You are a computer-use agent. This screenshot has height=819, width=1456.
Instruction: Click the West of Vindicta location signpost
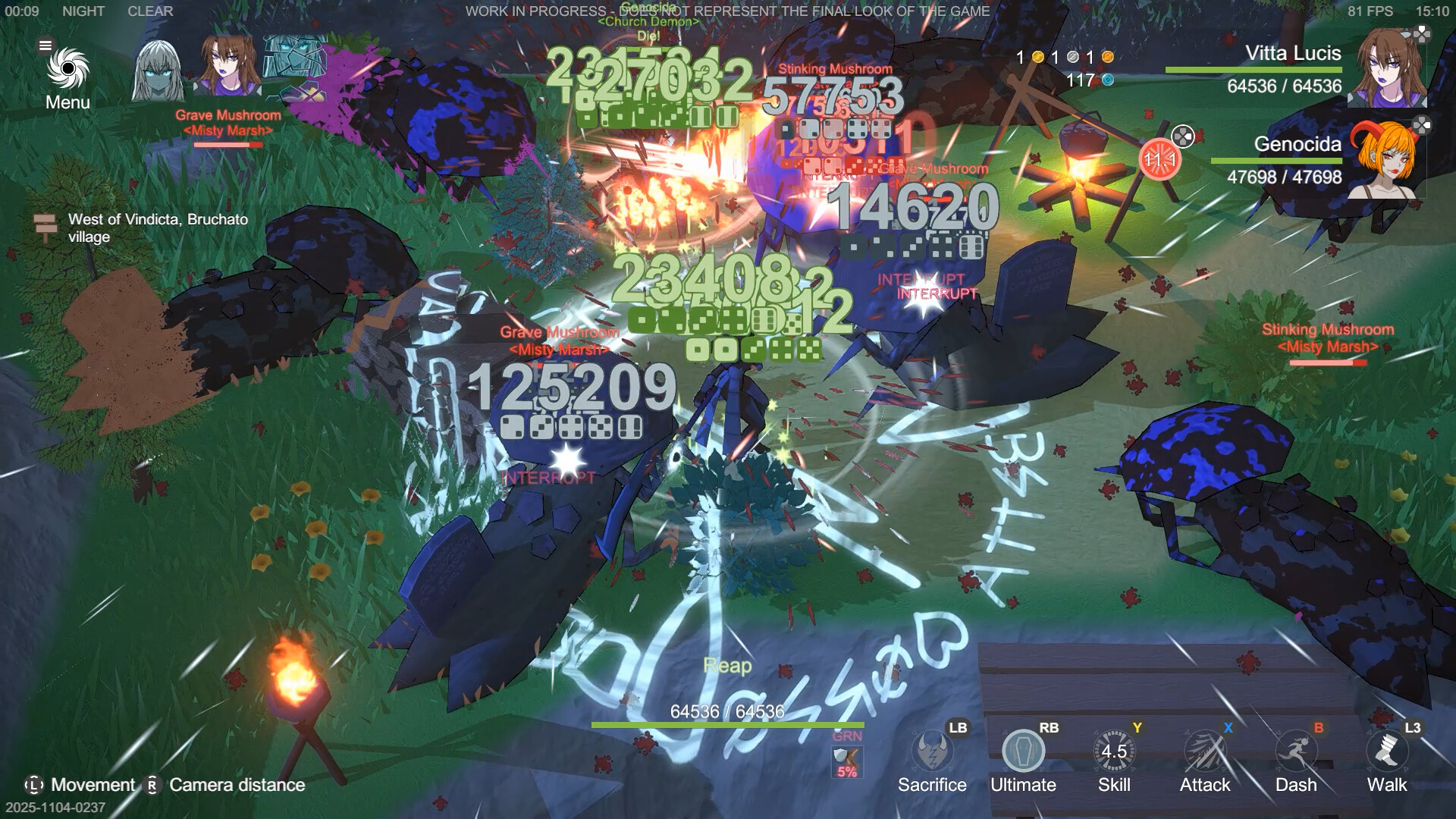45,226
